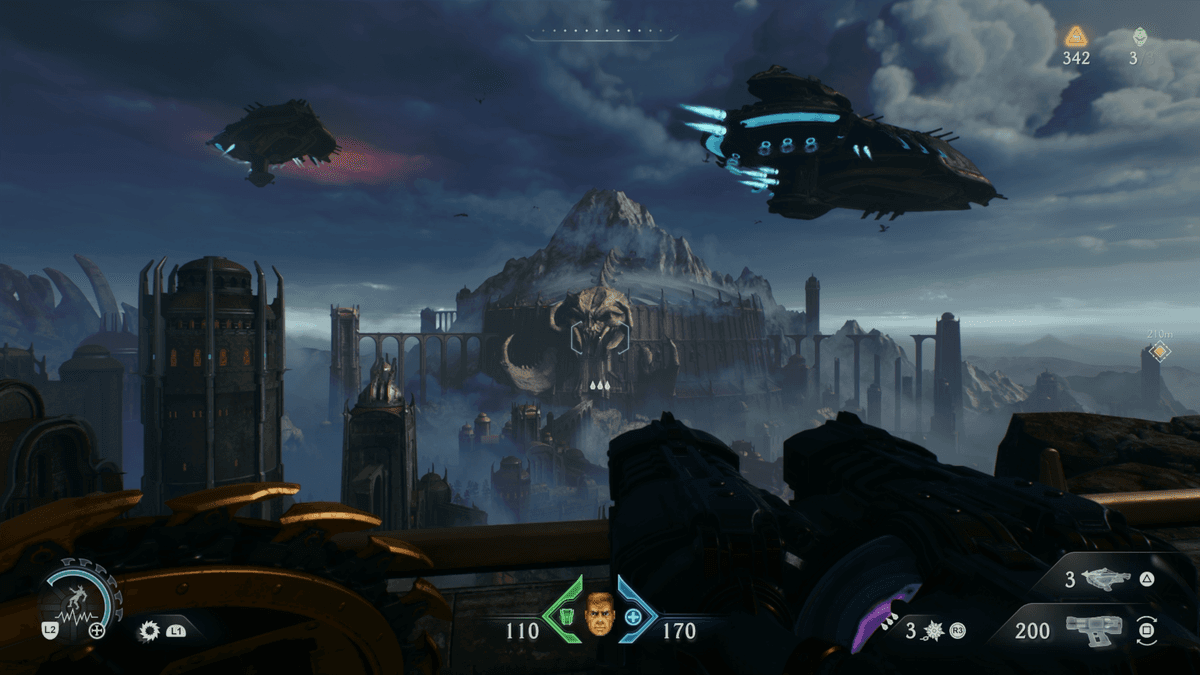
Task: Click the green demon head lives icon
Action: [x=1139, y=37]
